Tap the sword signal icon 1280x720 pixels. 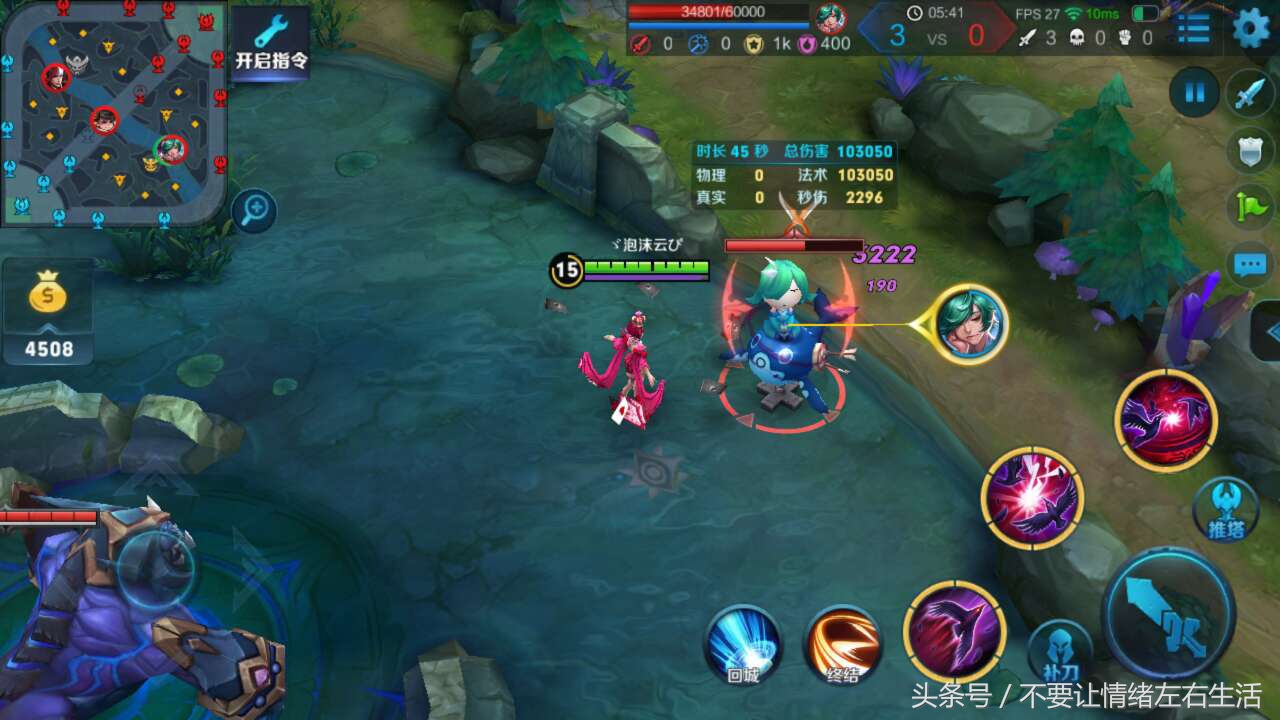point(1250,93)
